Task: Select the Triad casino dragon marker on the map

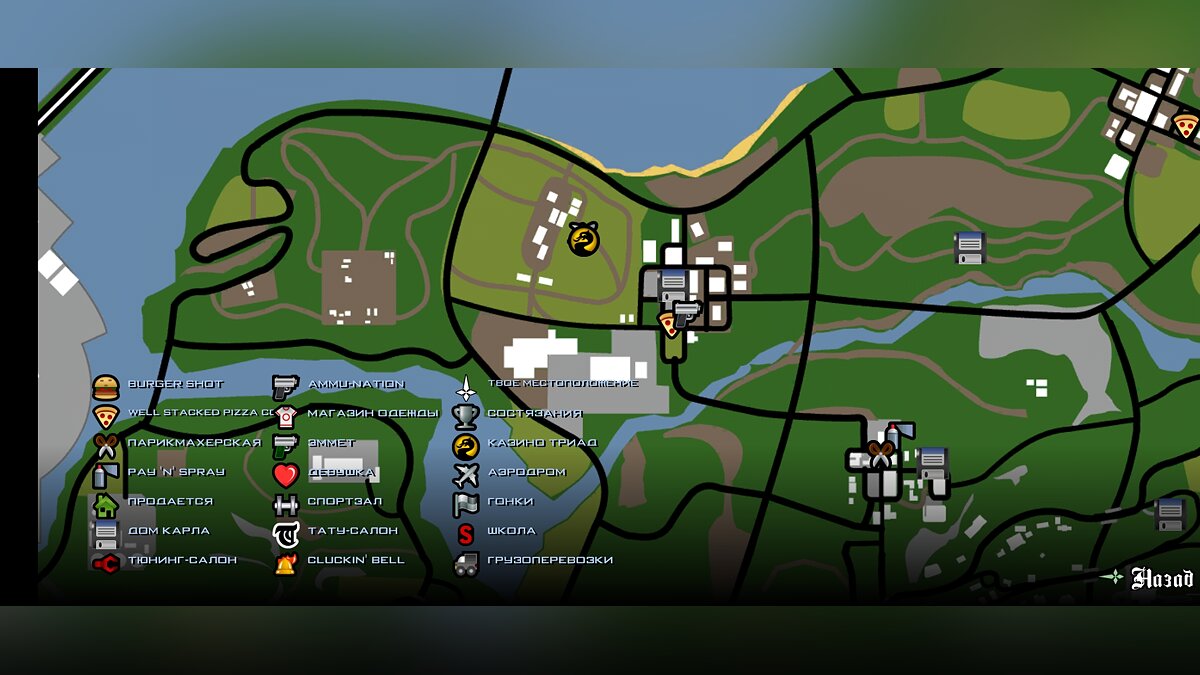Action: 583,238
